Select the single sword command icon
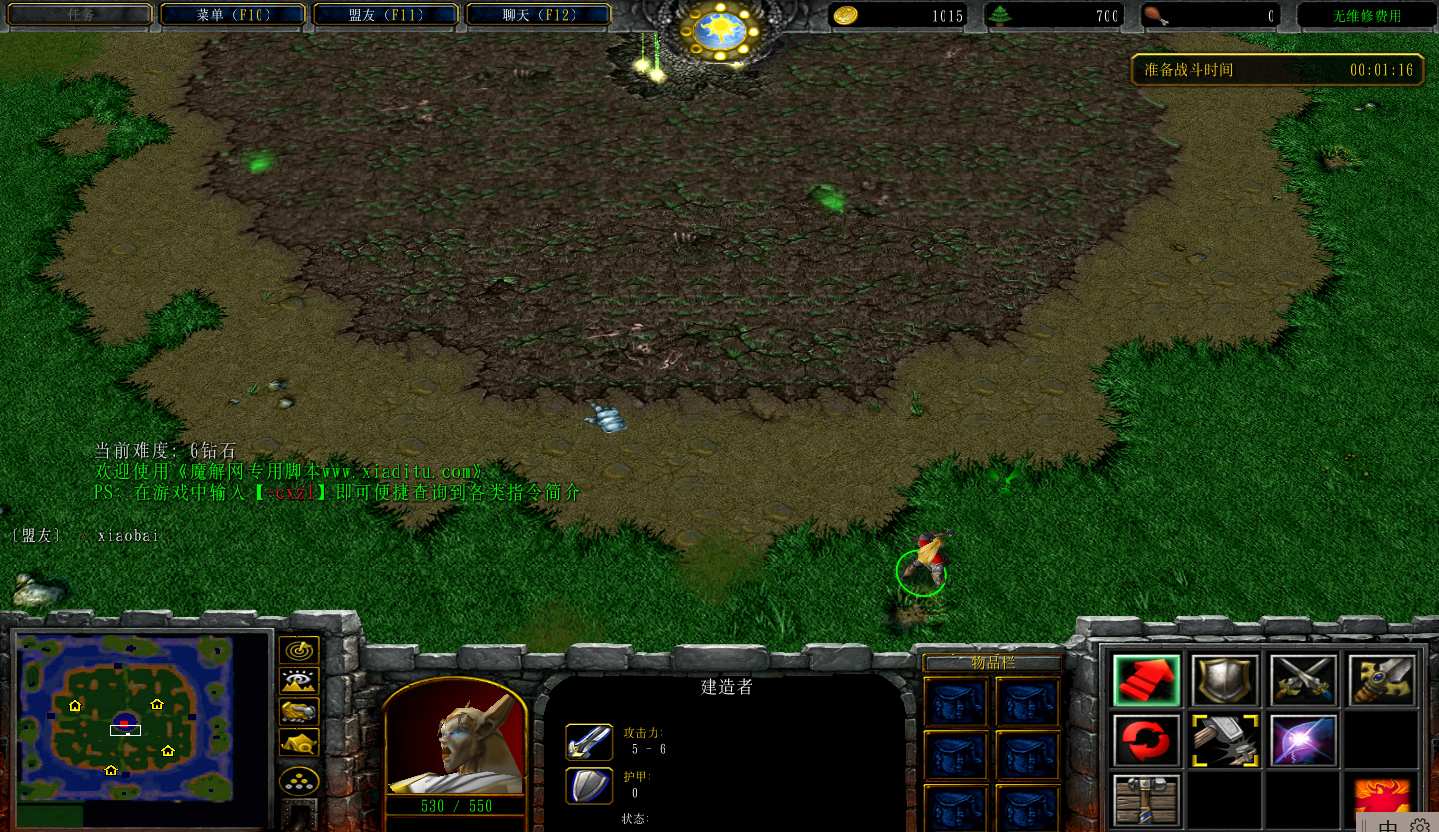 tap(1382, 681)
